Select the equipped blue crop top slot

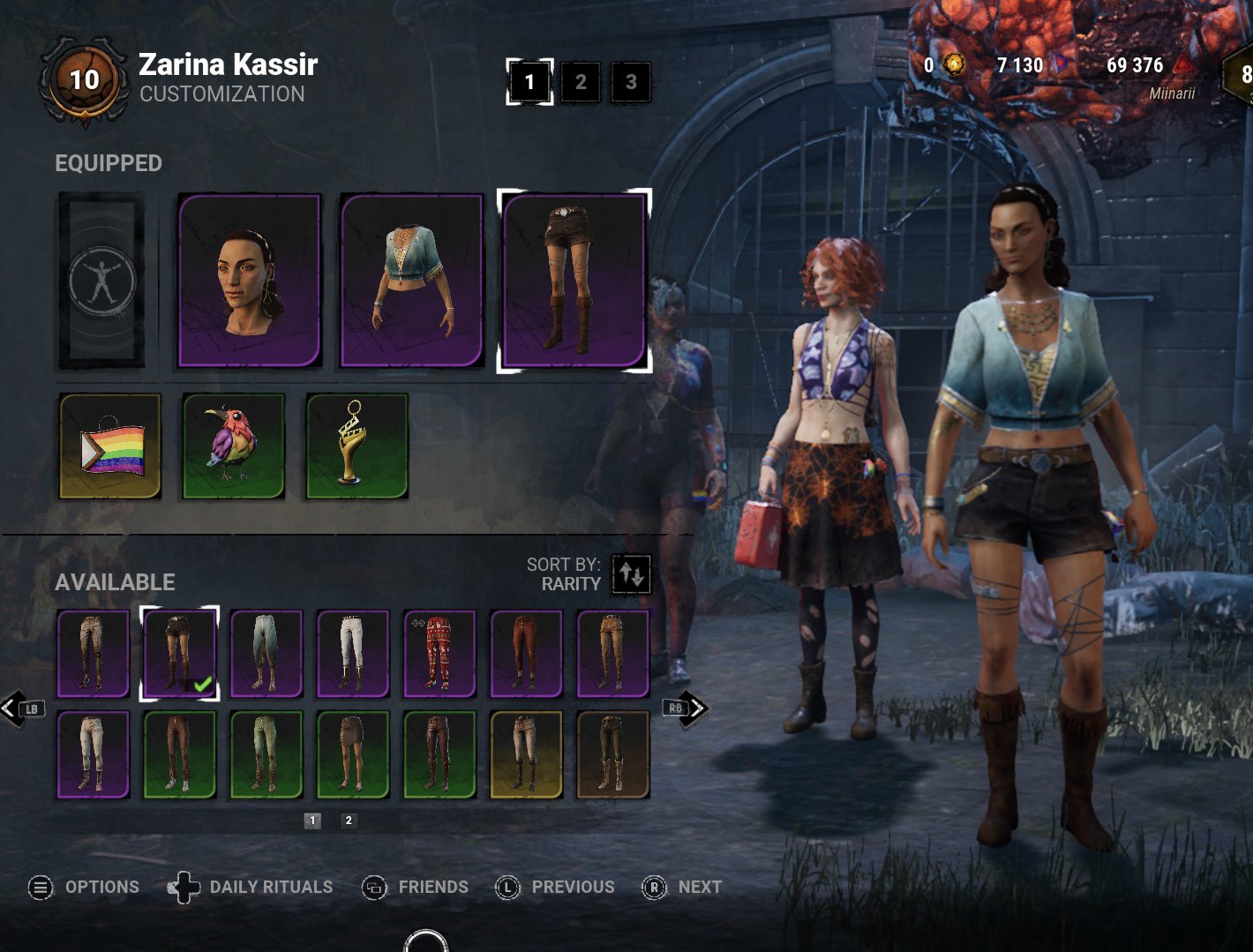(x=412, y=280)
